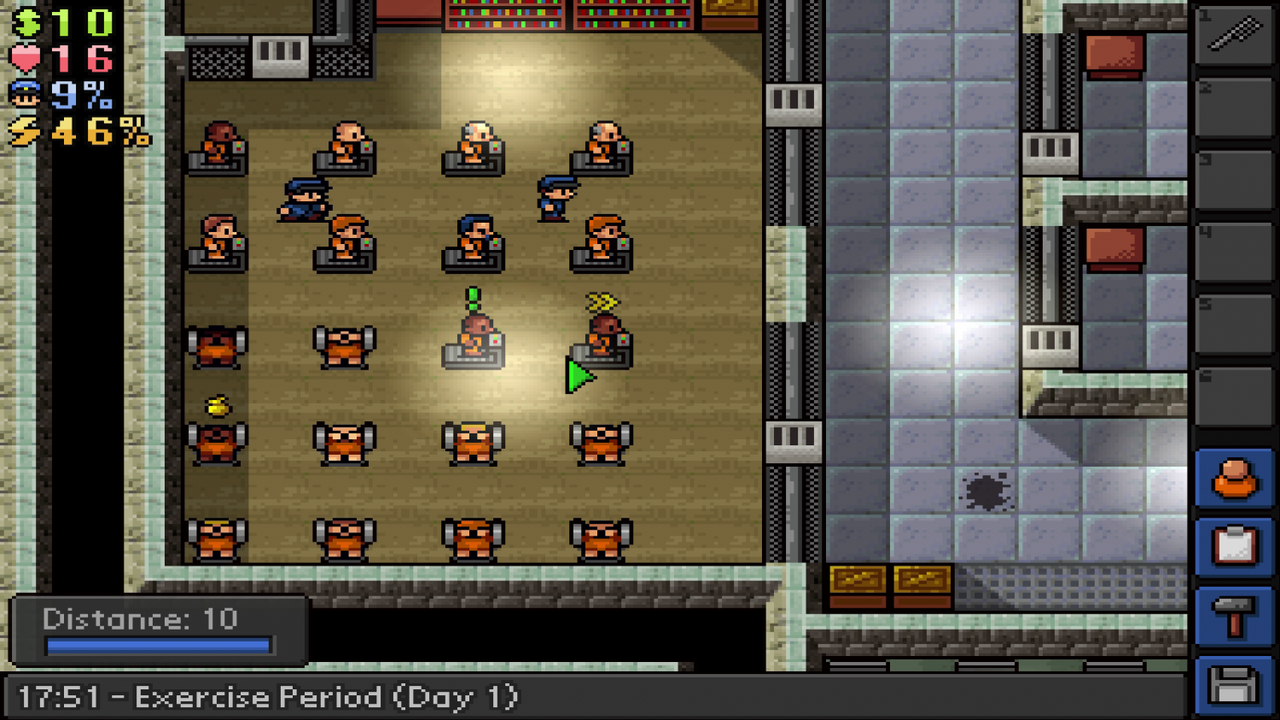The image size is (1280, 720).
Task: Open the prisoner profile panel
Action: [1236, 480]
